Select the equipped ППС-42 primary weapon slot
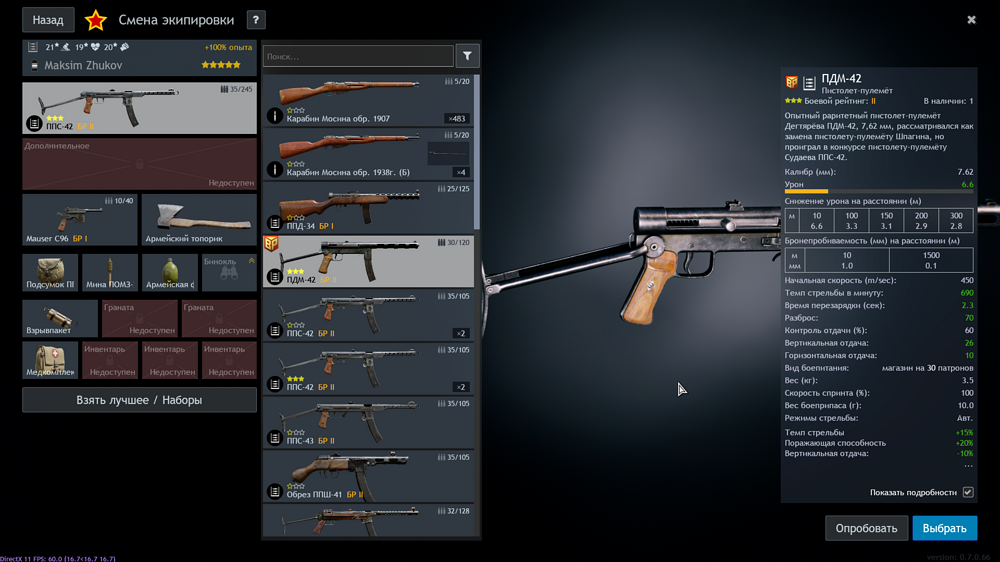1000x562 pixels. [139, 108]
